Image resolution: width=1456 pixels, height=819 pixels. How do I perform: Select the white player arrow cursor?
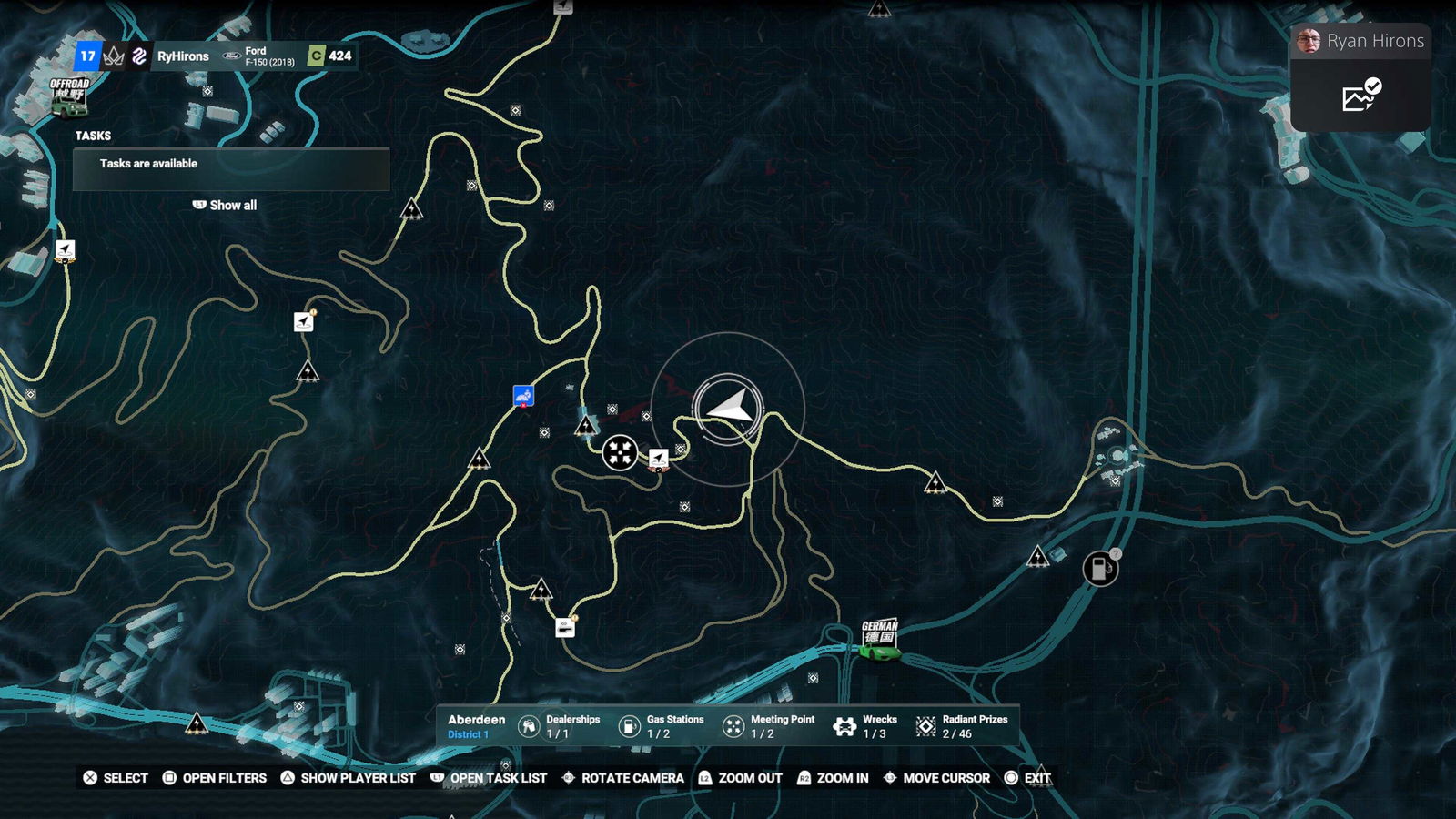(x=730, y=407)
